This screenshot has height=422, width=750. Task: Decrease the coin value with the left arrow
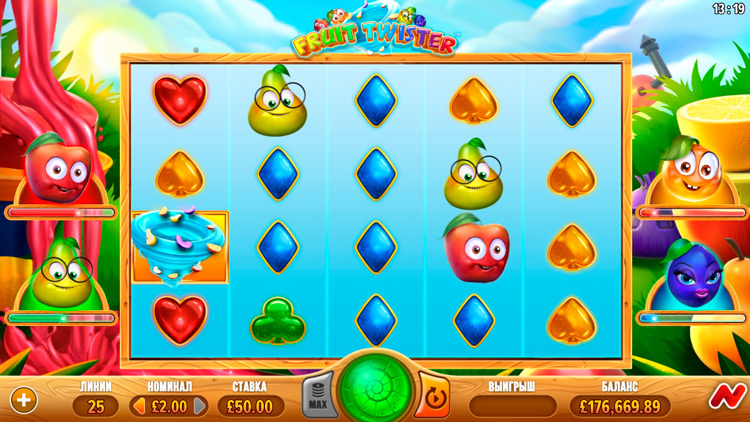click(x=138, y=406)
